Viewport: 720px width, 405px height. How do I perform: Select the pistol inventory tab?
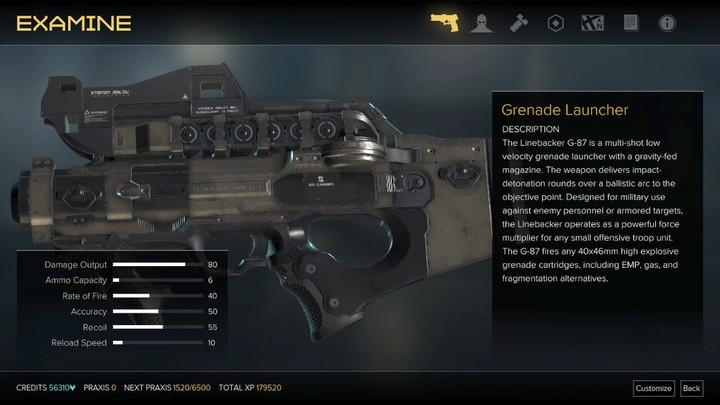445,22
